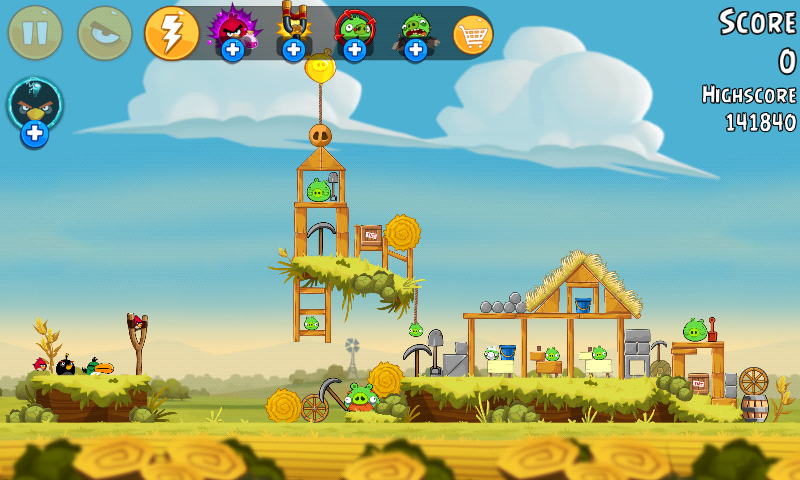Open the shop cart
This screenshot has width=800, height=480.
pos(473,35)
